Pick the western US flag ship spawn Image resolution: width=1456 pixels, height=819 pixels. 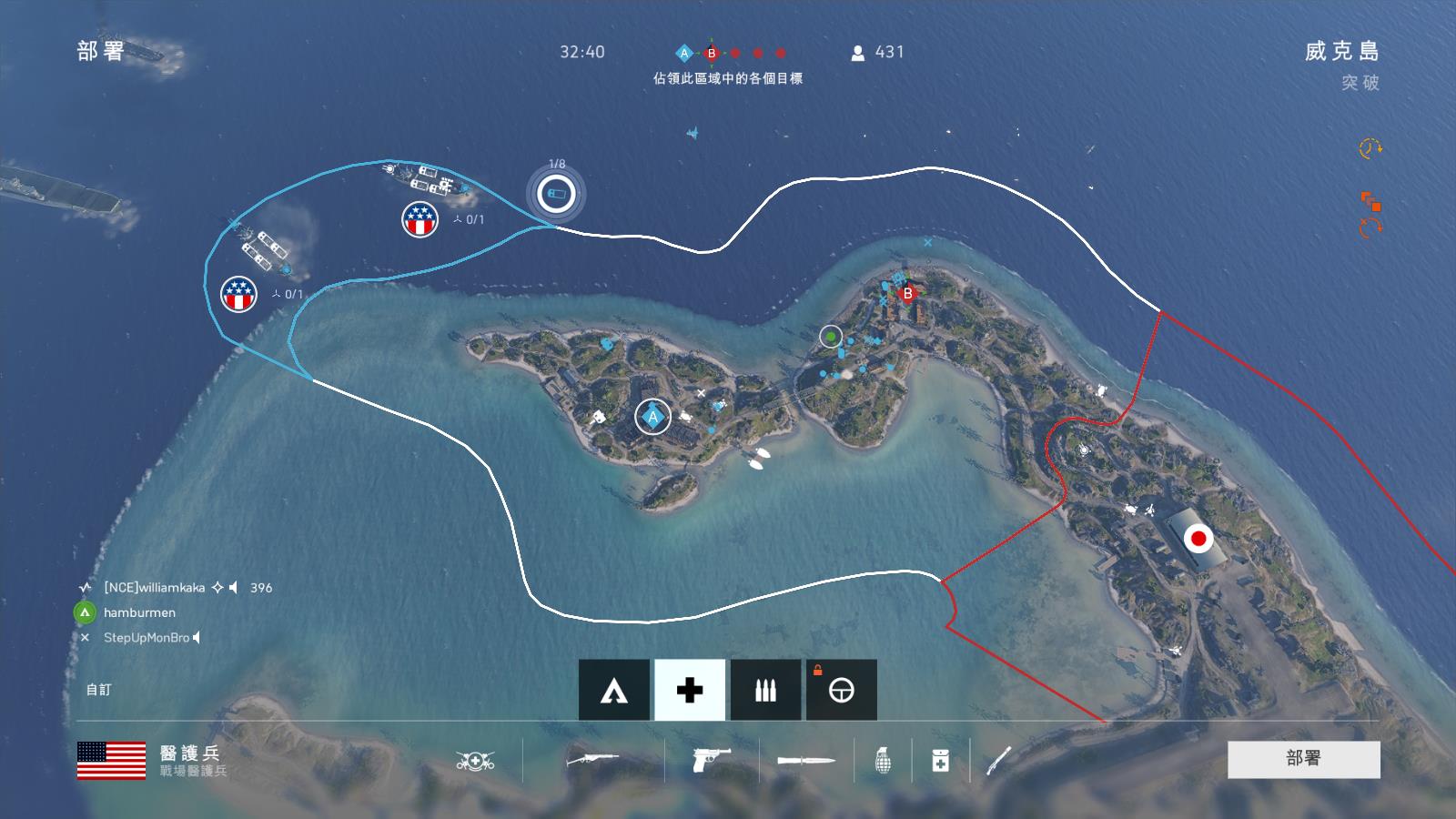pos(238,294)
